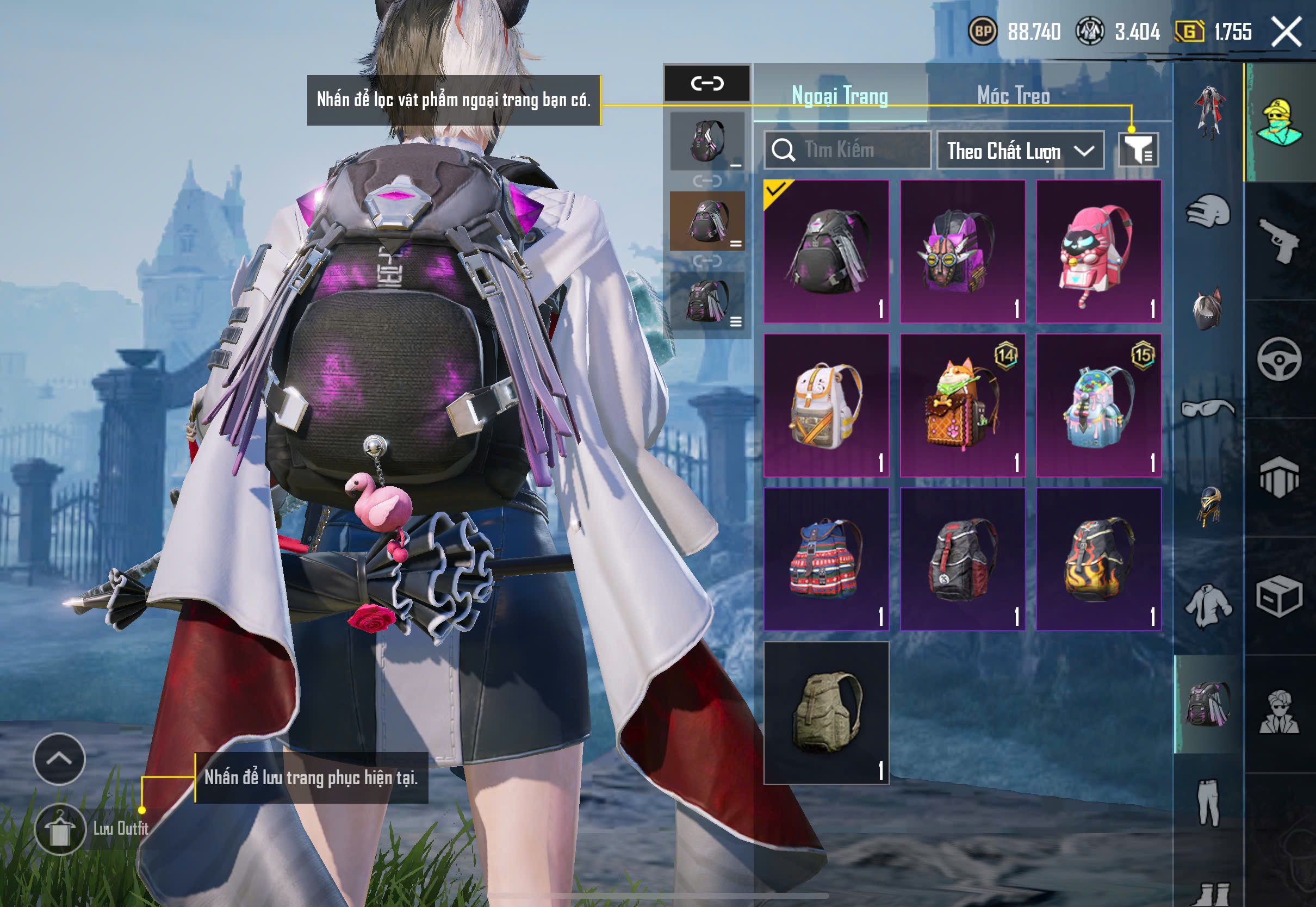Open the steering wheel vehicle category
Image resolution: width=1316 pixels, height=907 pixels.
click(x=1279, y=359)
